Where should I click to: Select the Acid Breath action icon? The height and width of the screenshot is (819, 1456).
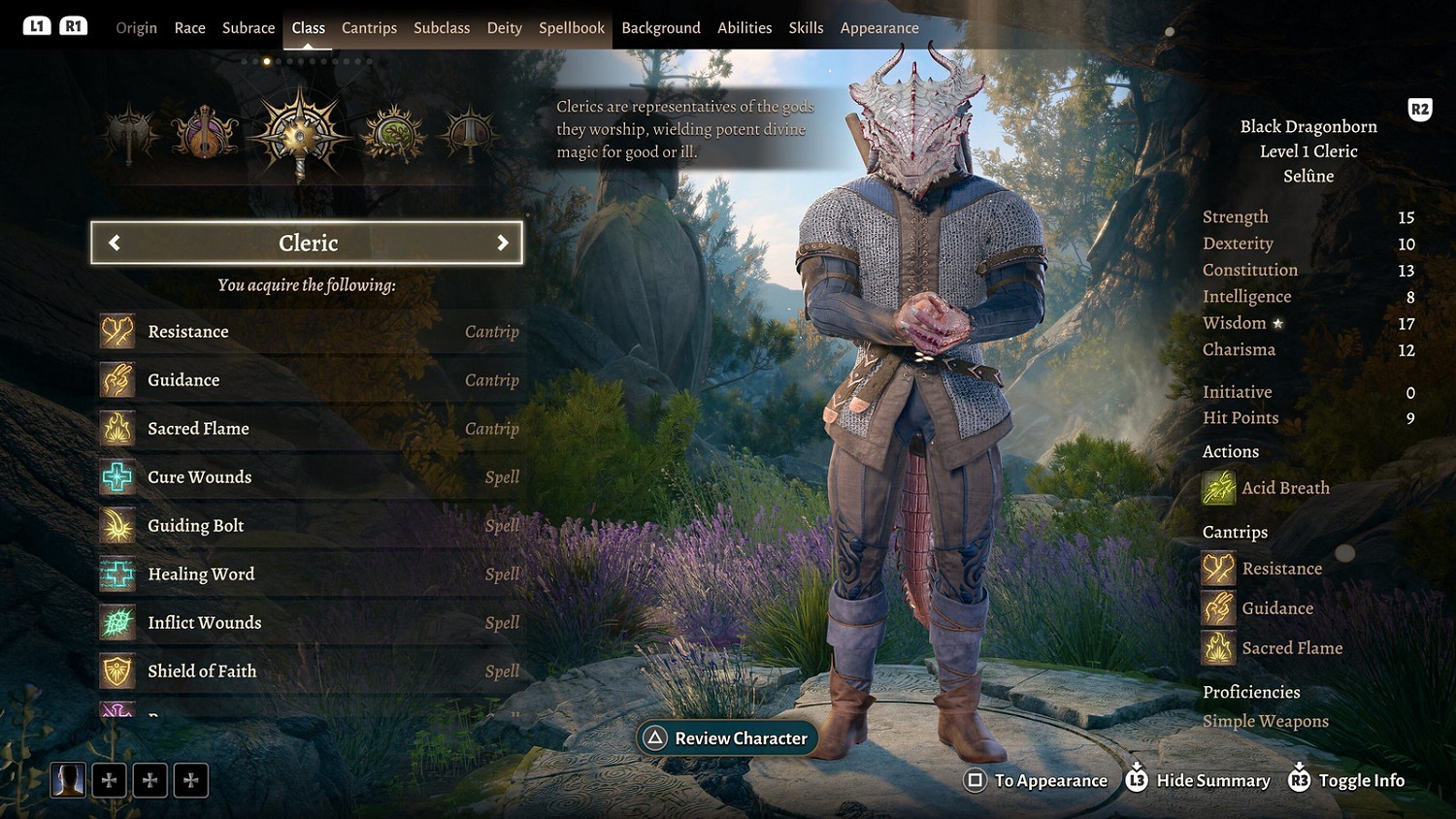[x=1219, y=488]
